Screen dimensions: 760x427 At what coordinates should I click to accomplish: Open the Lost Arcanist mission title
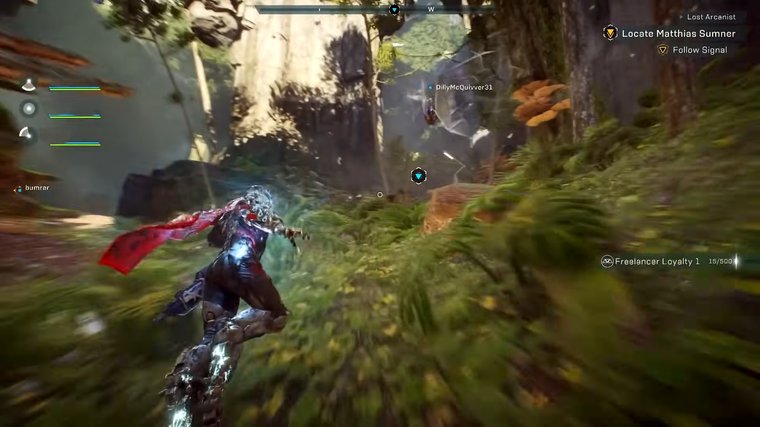(x=709, y=17)
